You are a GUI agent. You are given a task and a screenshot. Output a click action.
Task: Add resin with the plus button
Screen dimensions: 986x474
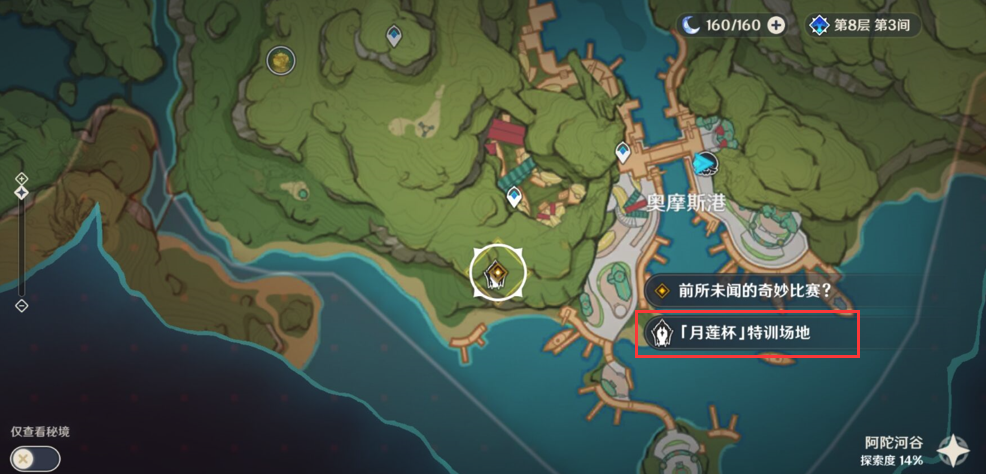(776, 26)
